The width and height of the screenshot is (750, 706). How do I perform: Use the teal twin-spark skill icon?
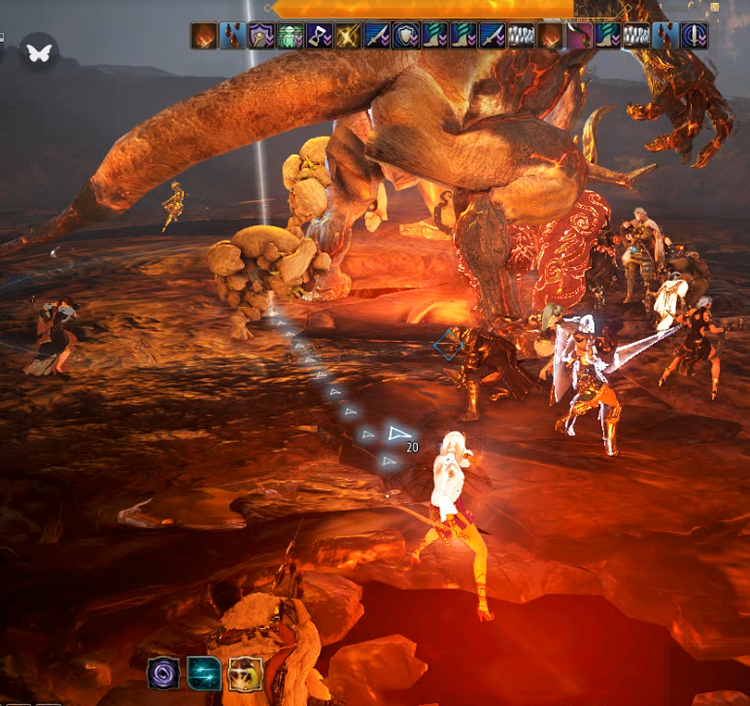point(204,673)
